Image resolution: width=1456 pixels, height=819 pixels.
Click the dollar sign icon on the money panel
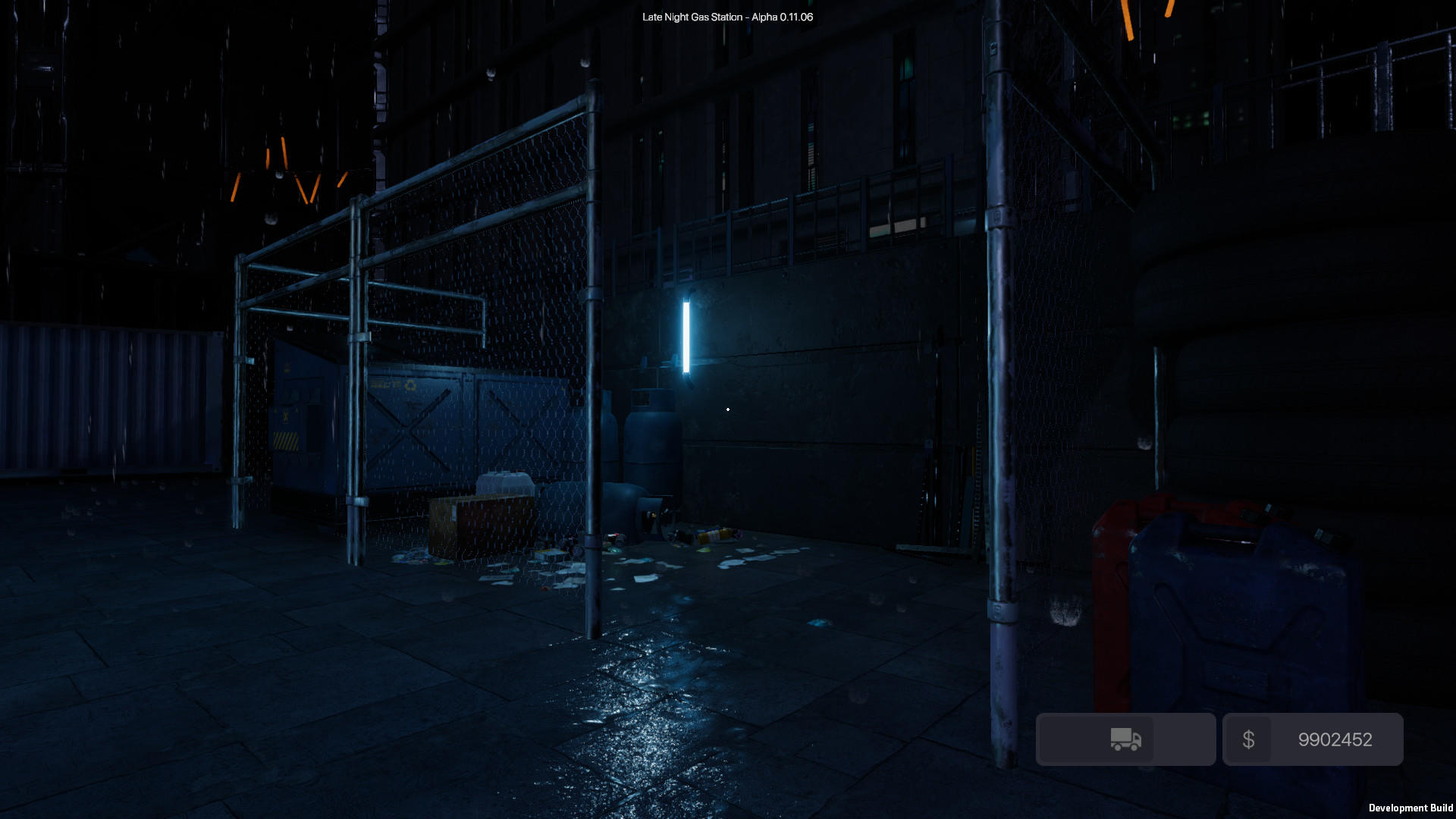coord(1250,739)
